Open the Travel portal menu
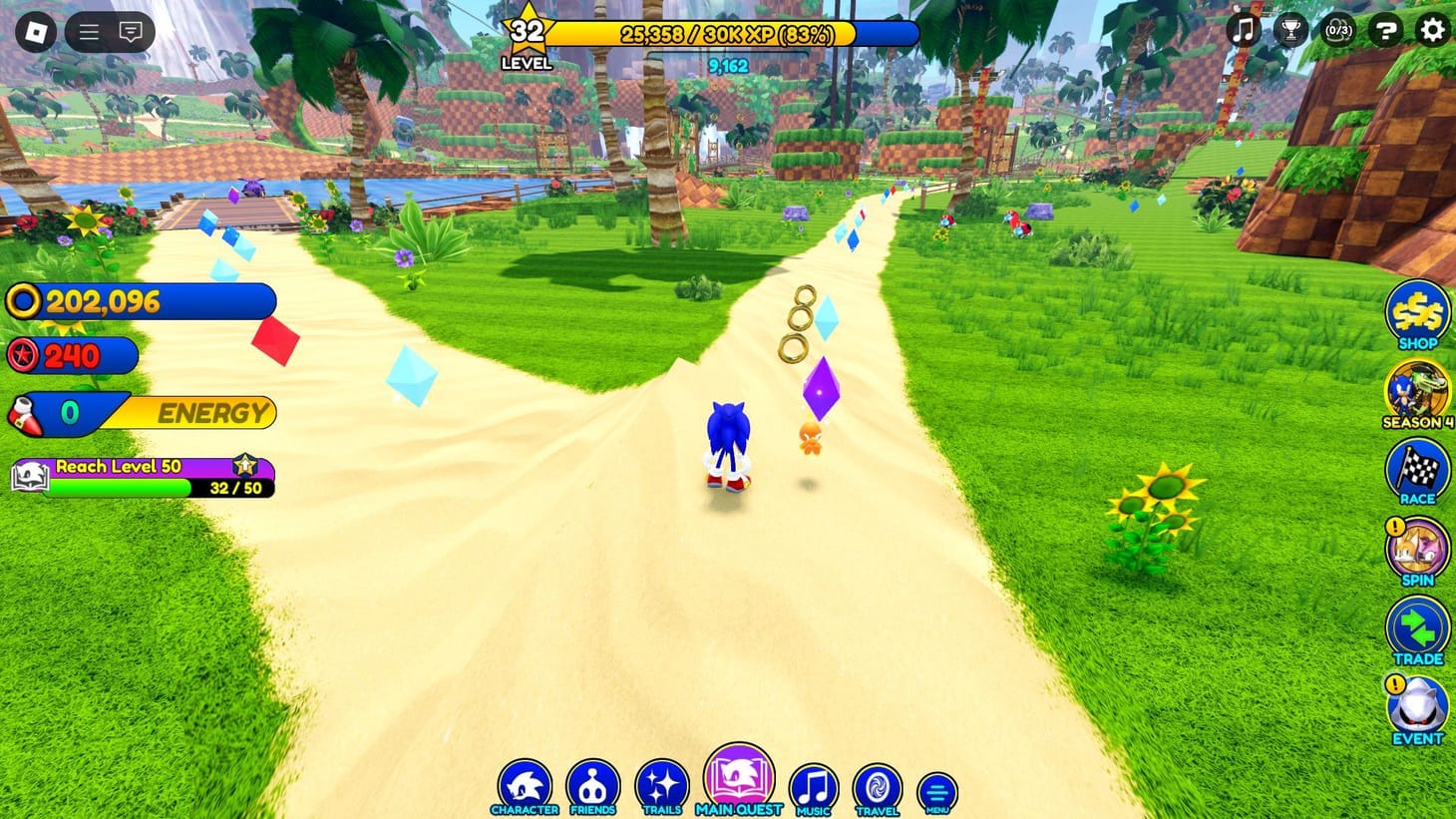 (x=877, y=783)
